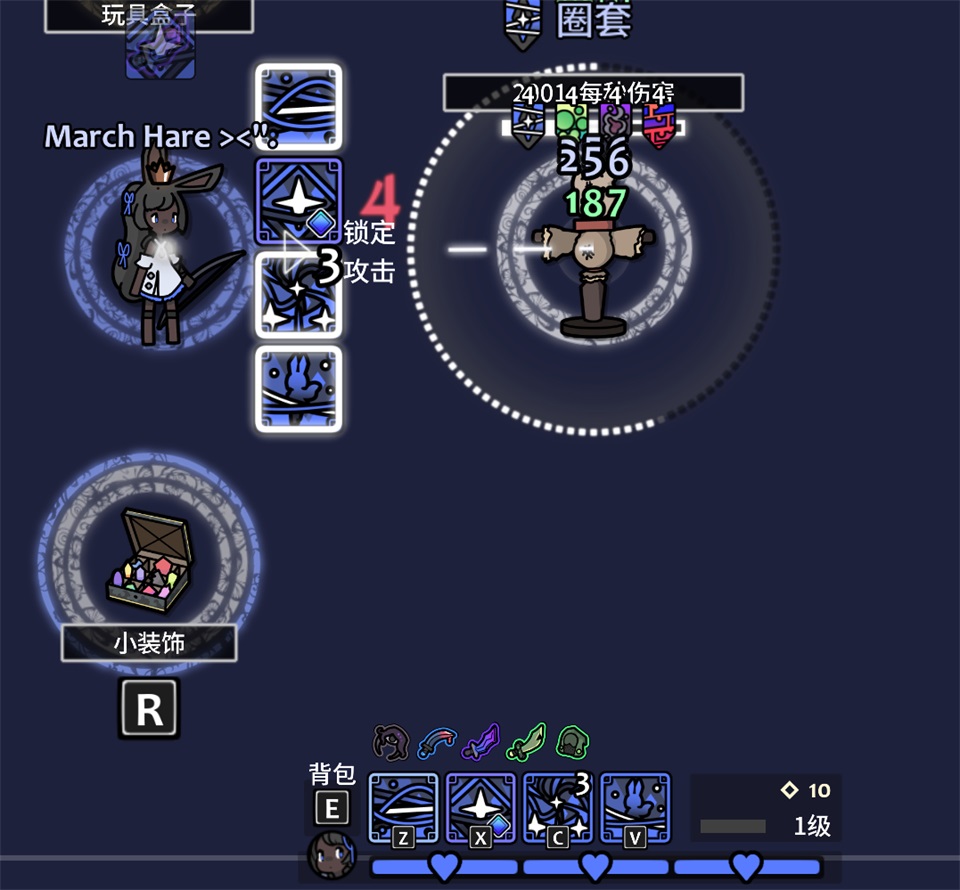Choose the green sword item icon

coord(527,742)
